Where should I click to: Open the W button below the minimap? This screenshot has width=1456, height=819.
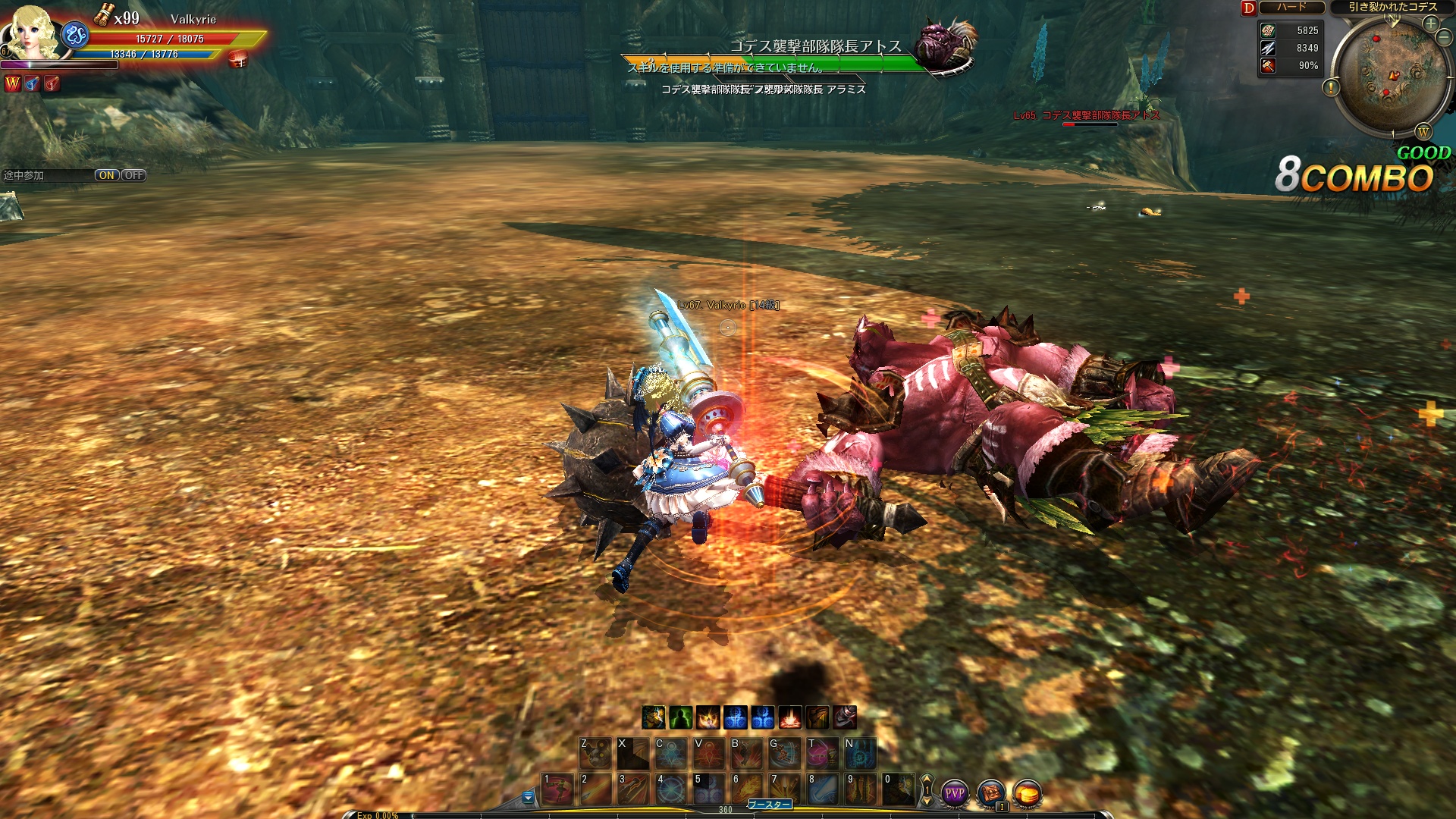click(x=1423, y=132)
